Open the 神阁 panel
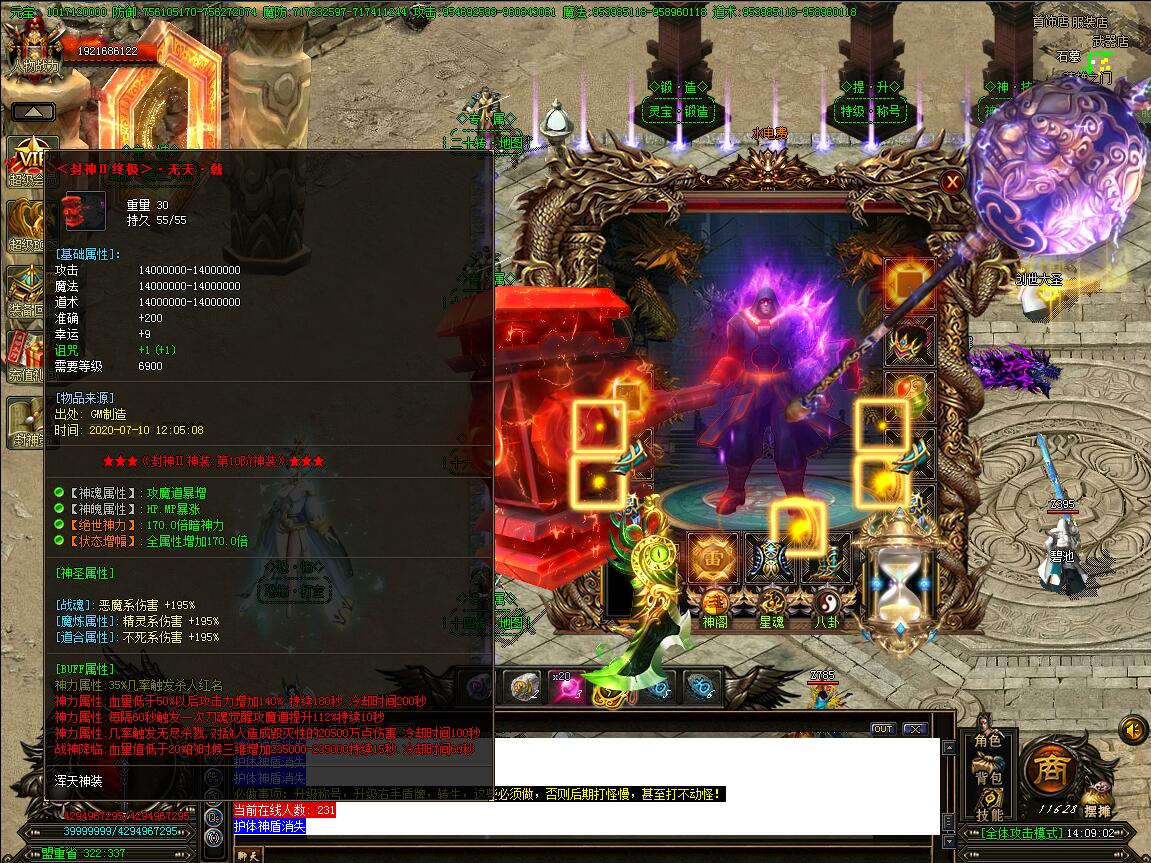Image resolution: width=1151 pixels, height=863 pixels. (x=714, y=609)
